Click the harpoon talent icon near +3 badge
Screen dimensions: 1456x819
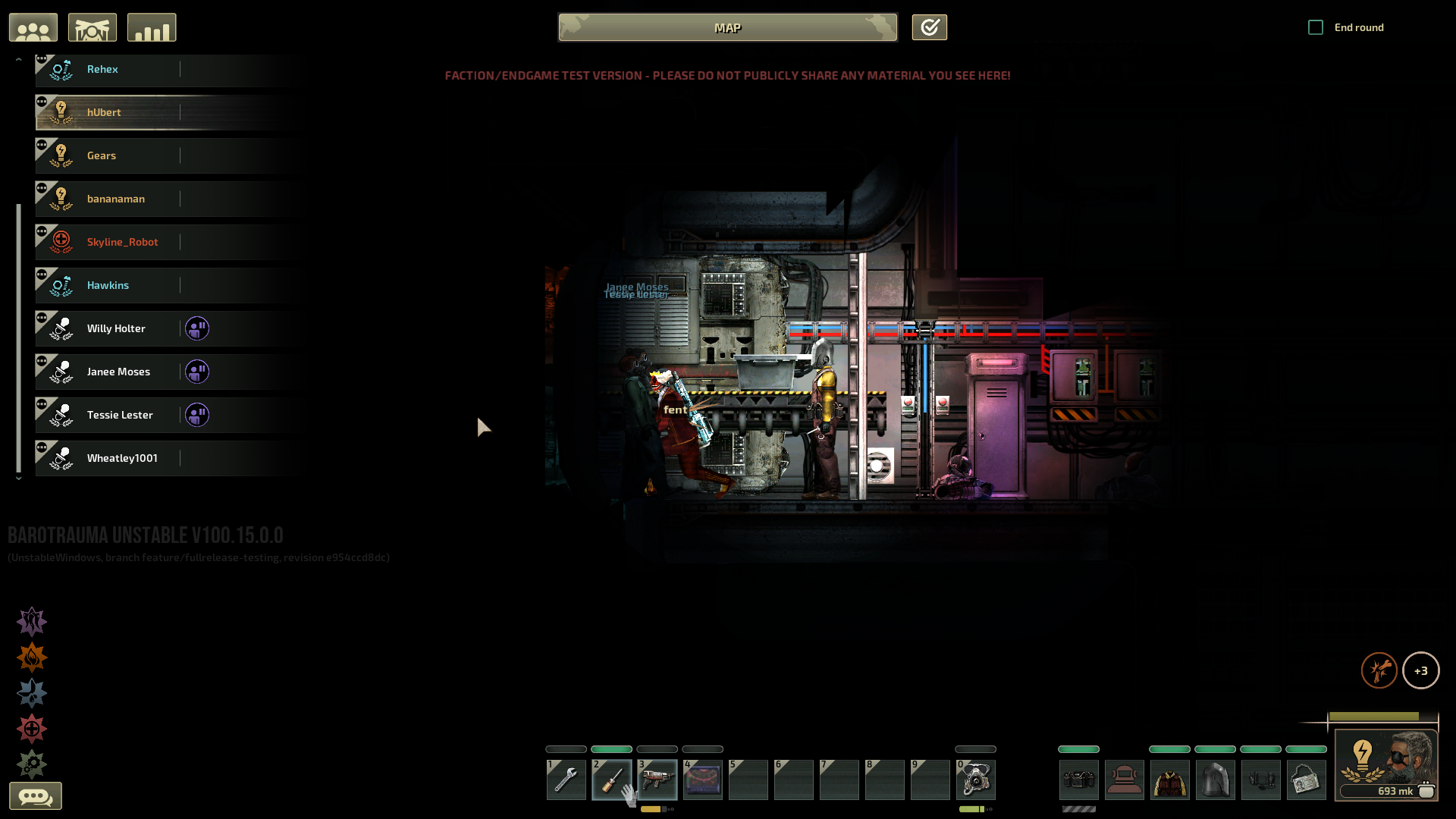(x=1380, y=670)
